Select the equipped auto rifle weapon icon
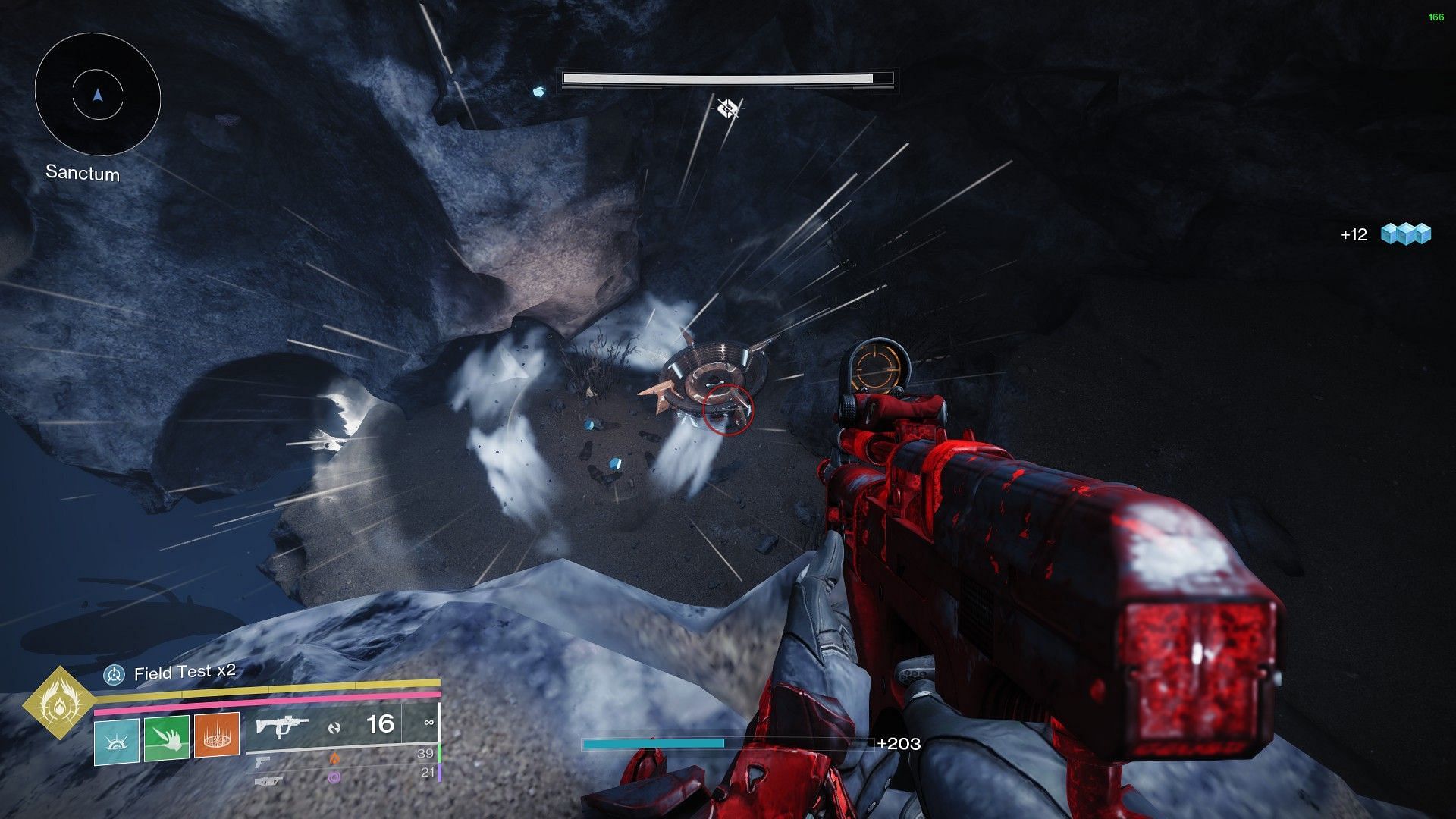 tap(281, 727)
